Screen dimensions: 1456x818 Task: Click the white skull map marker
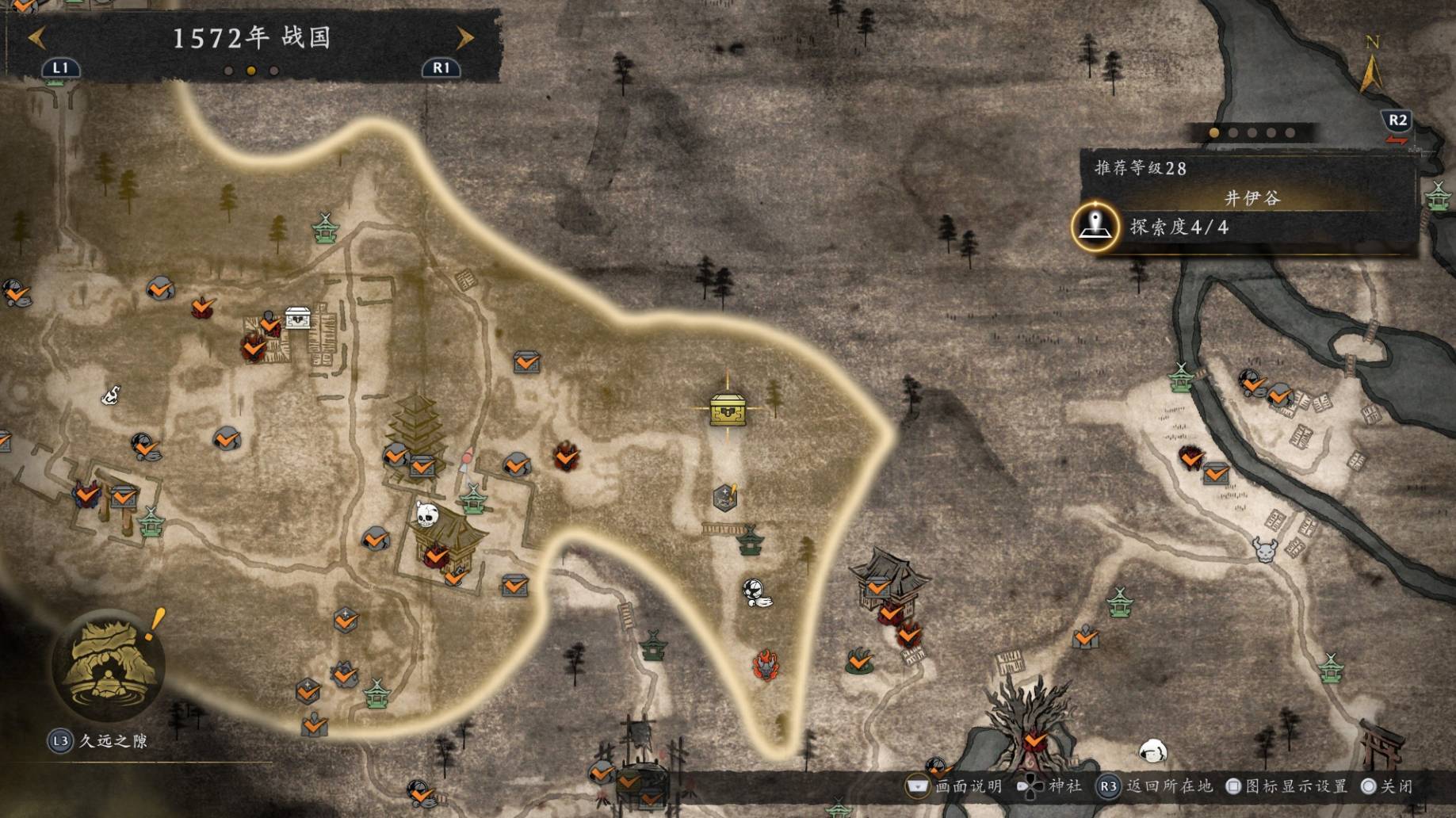(426, 515)
